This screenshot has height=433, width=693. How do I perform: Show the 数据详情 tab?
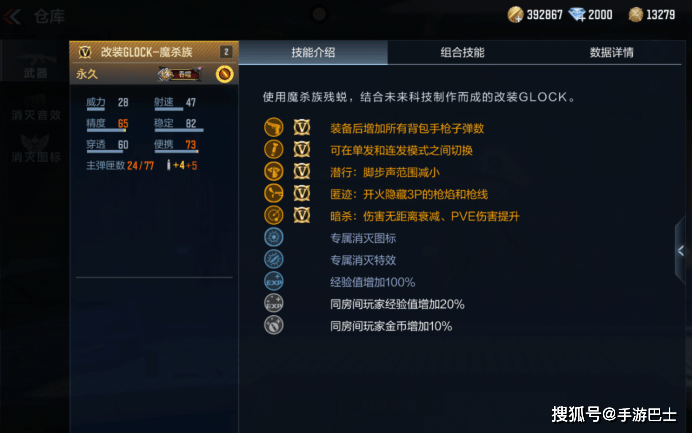(611, 52)
